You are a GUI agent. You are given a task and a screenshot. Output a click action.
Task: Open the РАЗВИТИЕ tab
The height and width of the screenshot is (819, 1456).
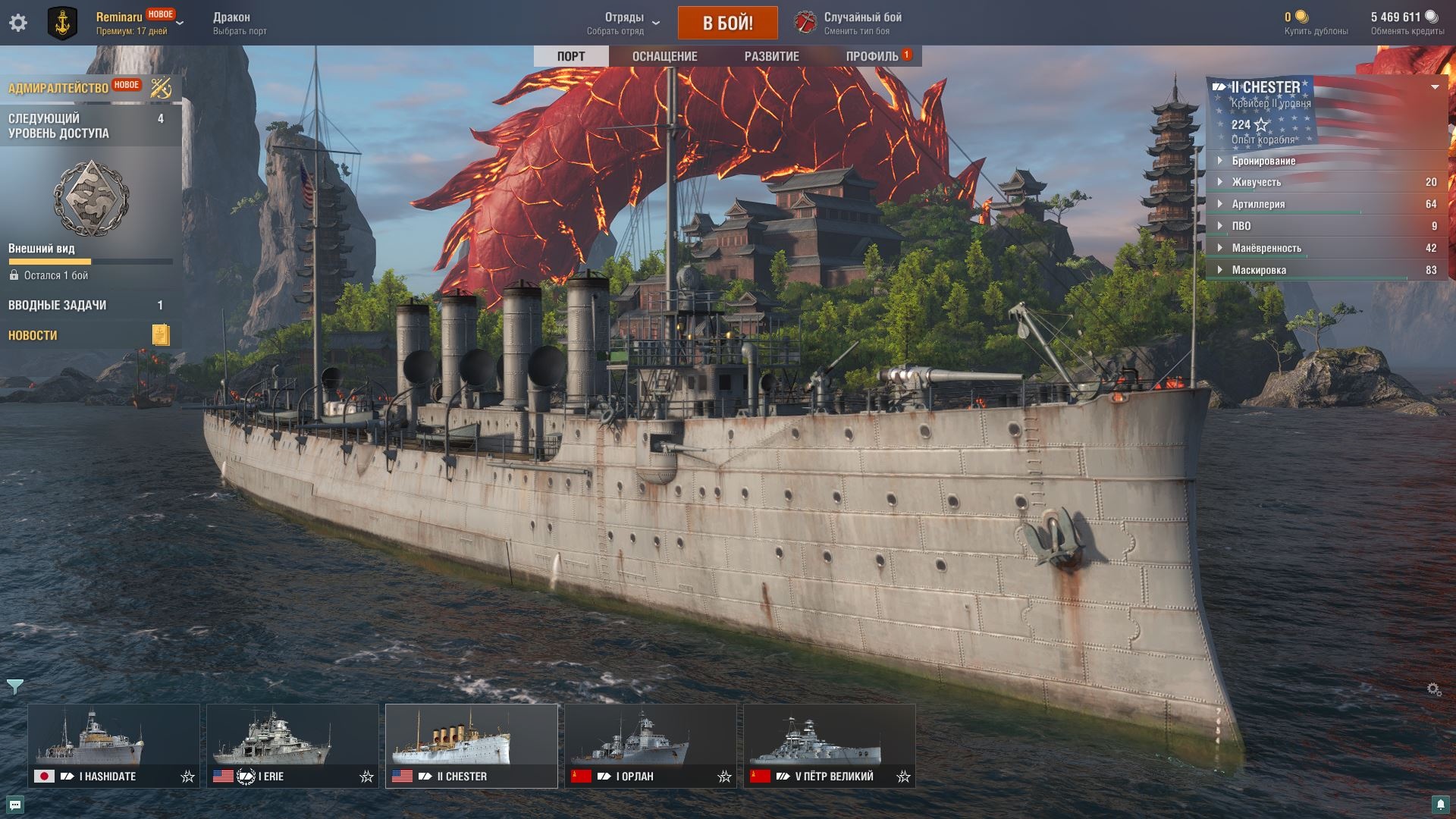771,56
